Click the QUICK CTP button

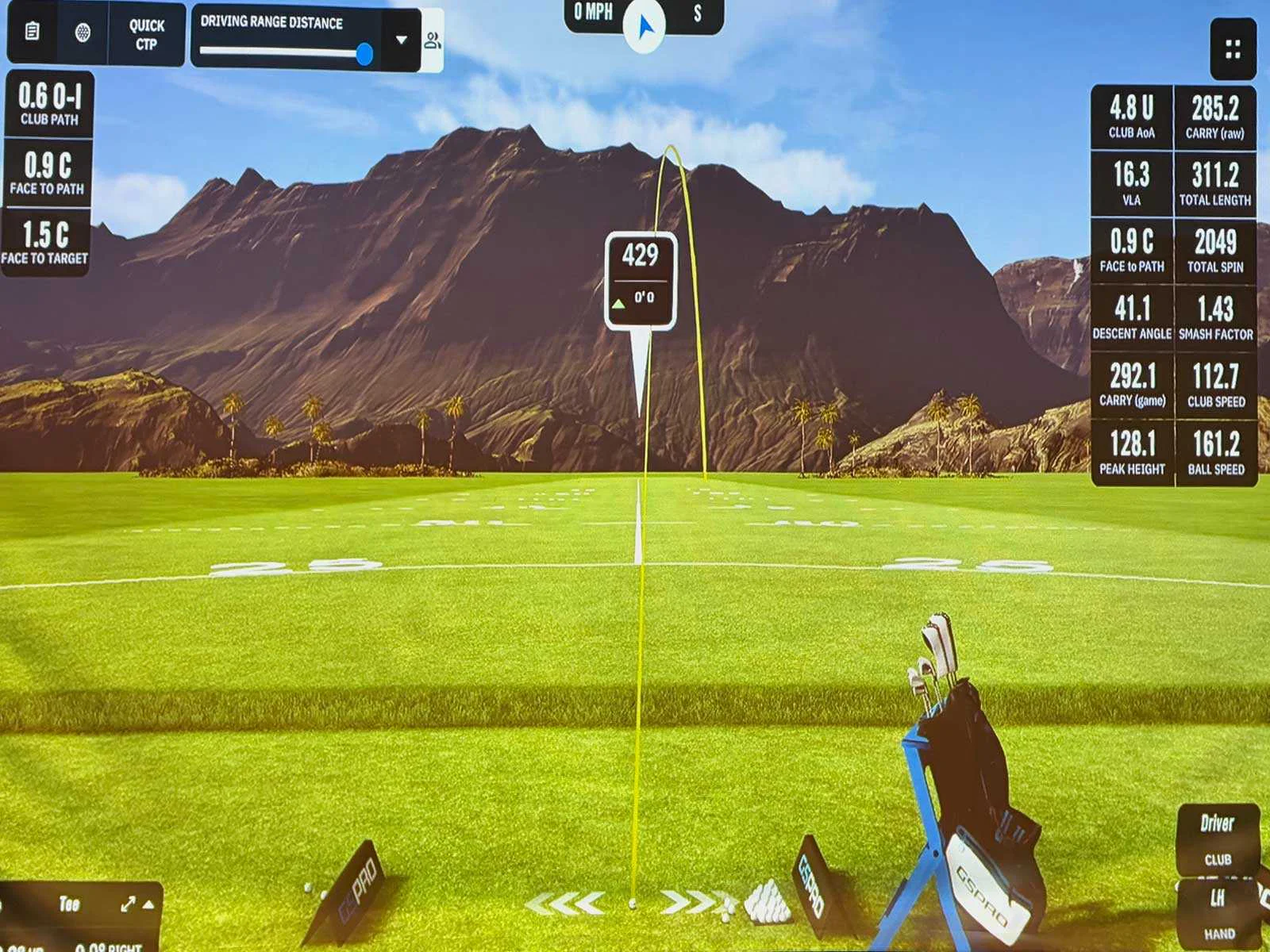coord(147,34)
